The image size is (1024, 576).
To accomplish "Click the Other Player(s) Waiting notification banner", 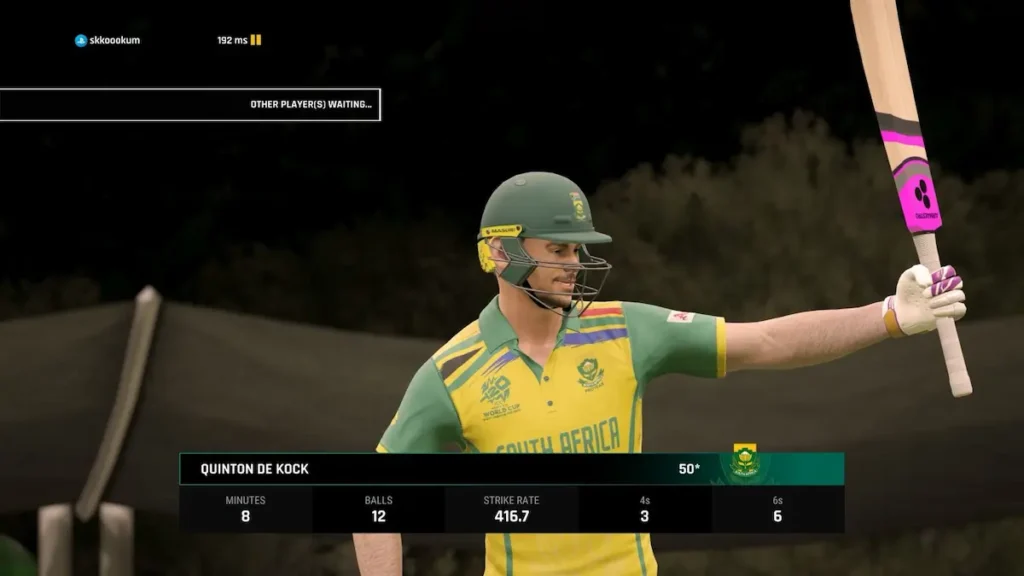I will [x=190, y=104].
